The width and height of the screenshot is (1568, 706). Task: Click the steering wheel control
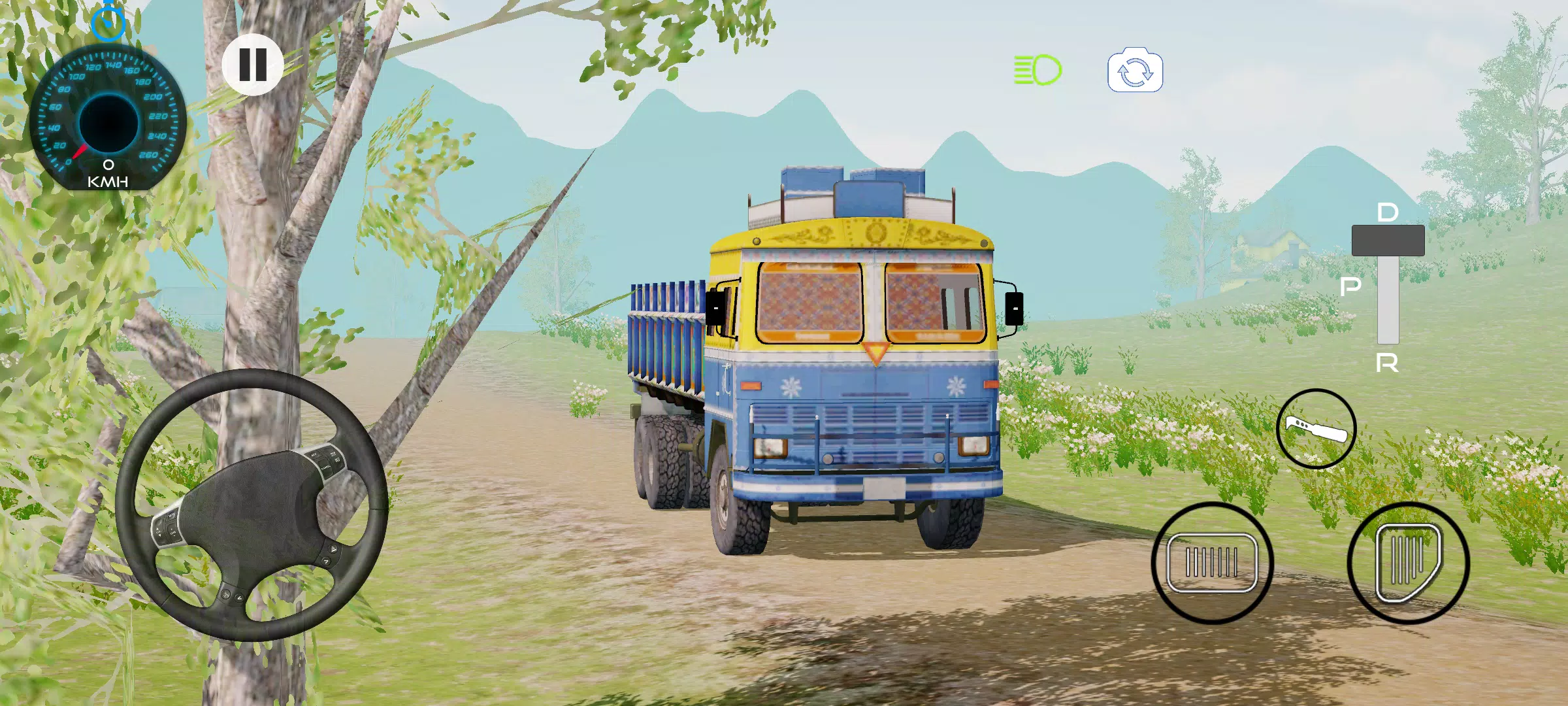point(252,505)
